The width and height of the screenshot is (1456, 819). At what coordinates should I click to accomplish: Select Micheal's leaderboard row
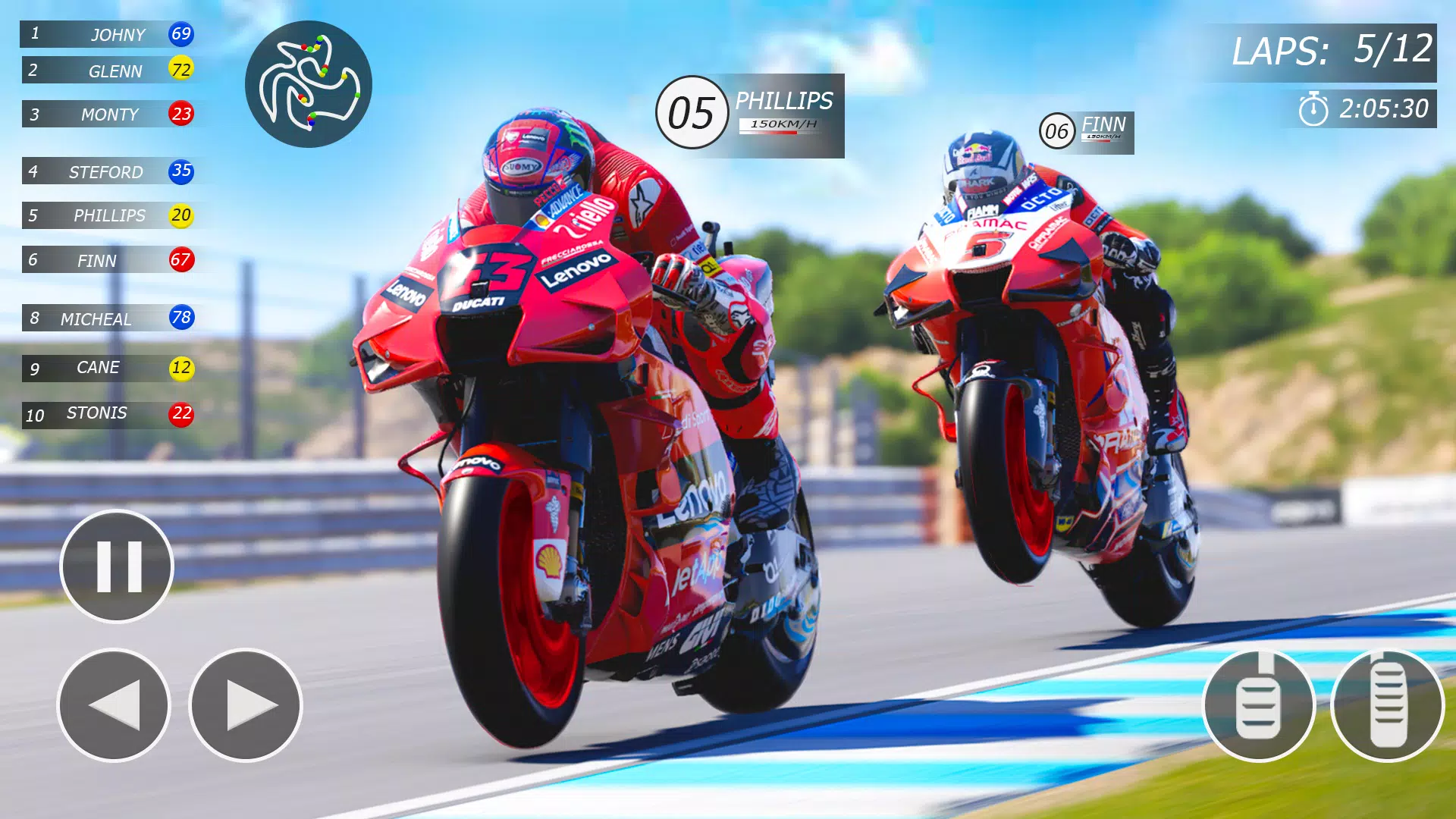point(108,318)
